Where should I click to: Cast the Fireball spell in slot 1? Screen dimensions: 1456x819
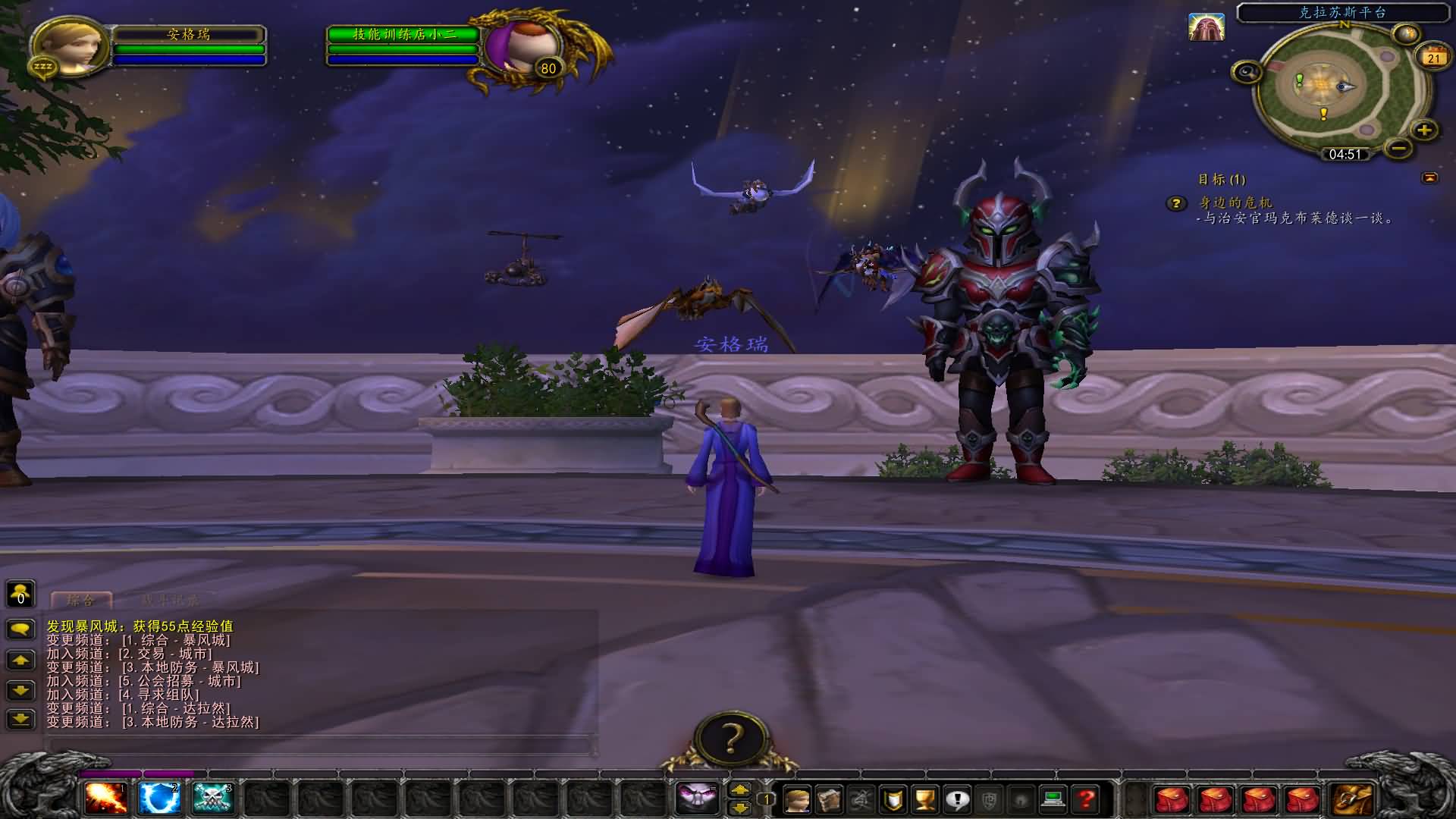click(105, 799)
